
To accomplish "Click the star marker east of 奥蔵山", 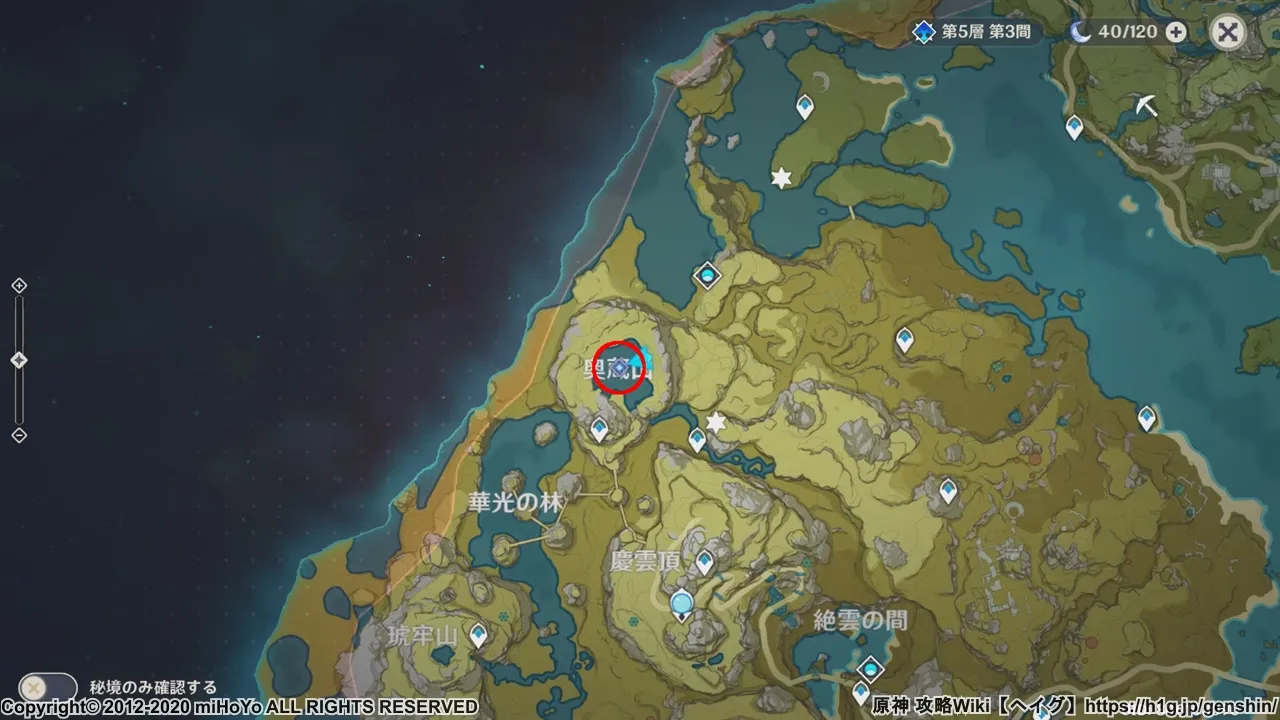I will pyautogui.click(x=715, y=423).
